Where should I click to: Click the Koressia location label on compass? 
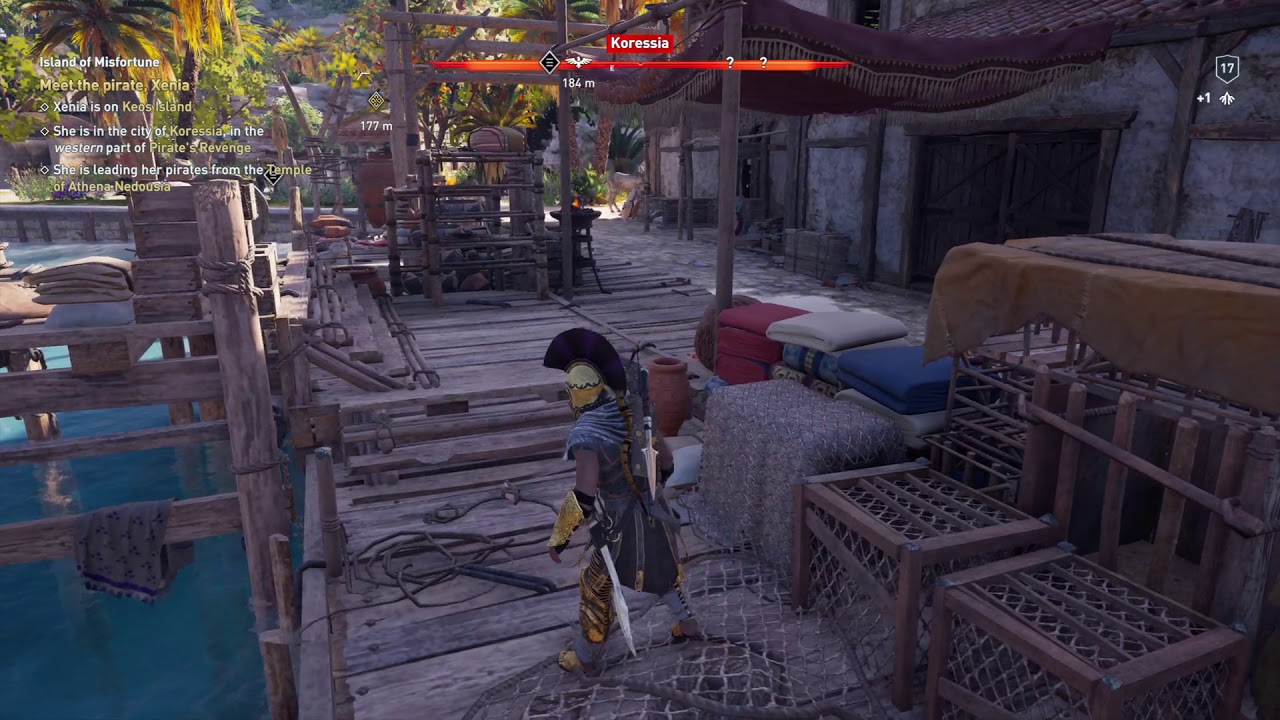point(638,43)
